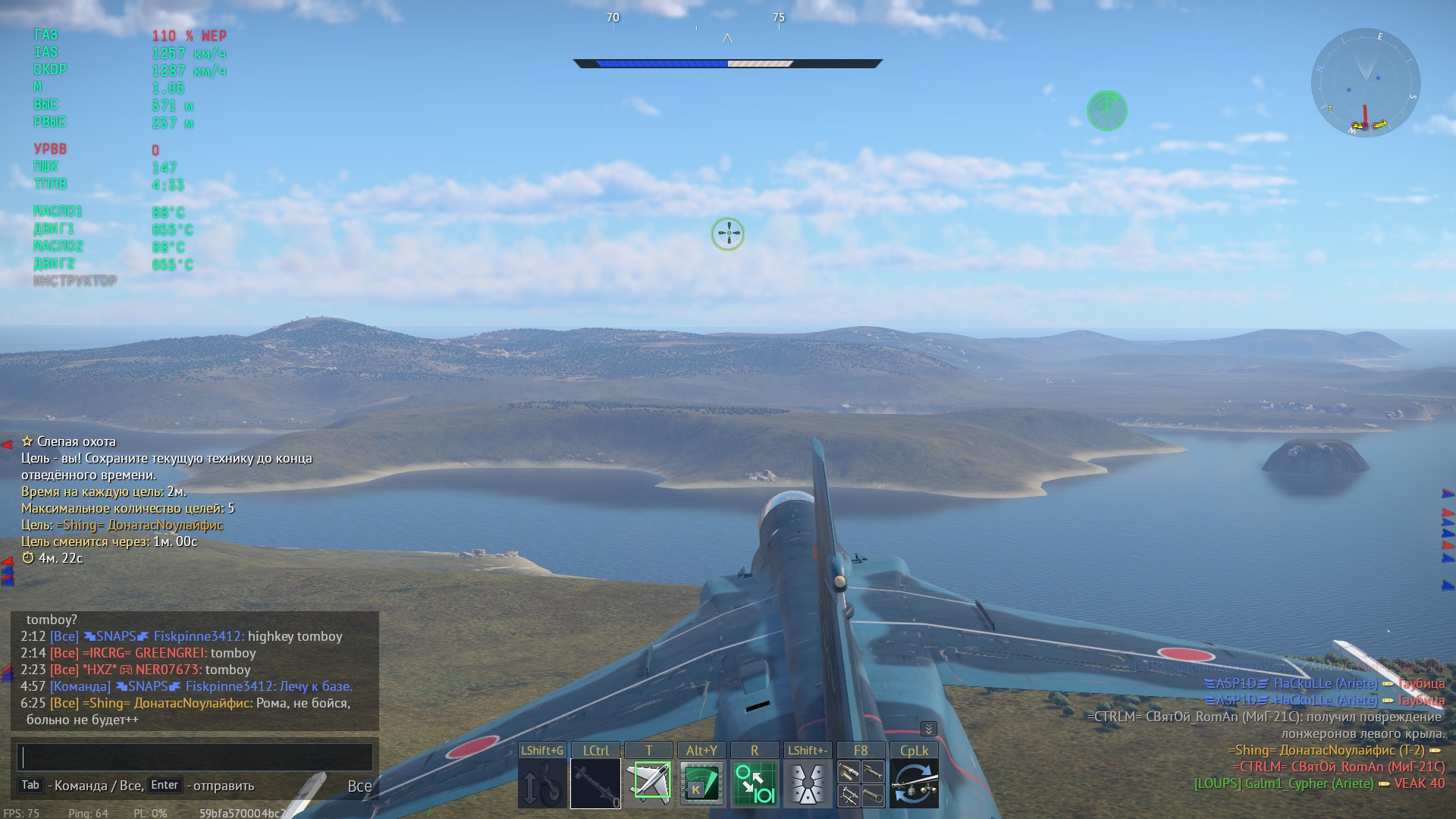This screenshot has height=819, width=1456.
Task: Click the secondary weapons cycle icon
Action: coord(914,784)
